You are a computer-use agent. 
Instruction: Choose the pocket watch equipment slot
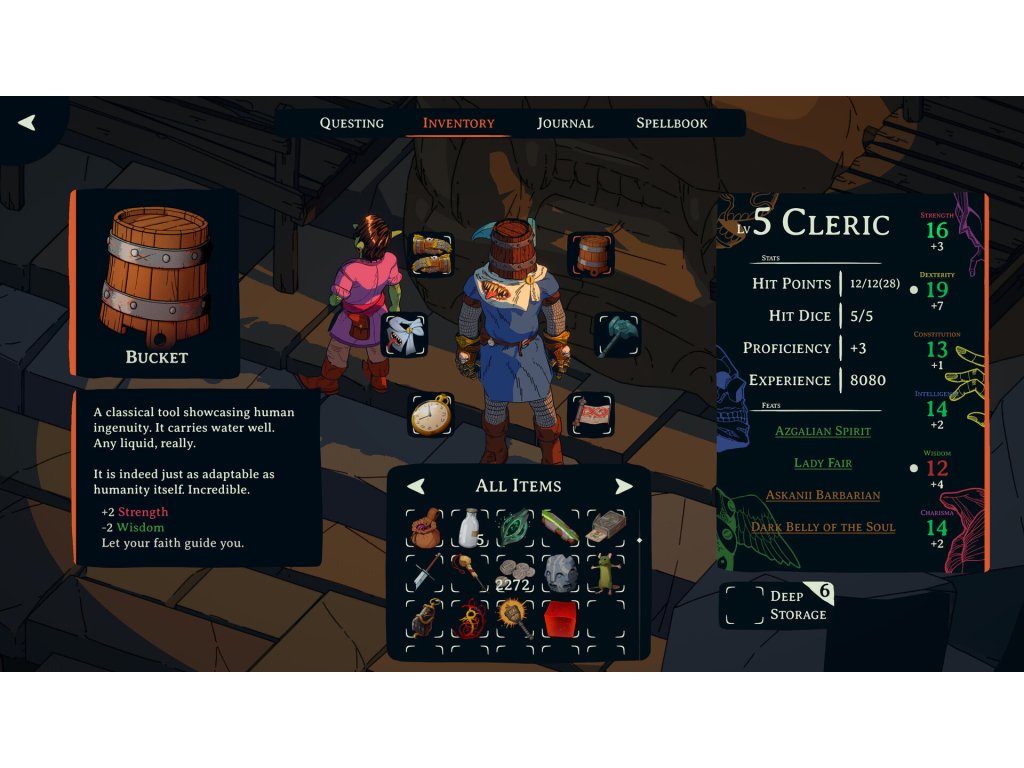pyautogui.click(x=431, y=414)
